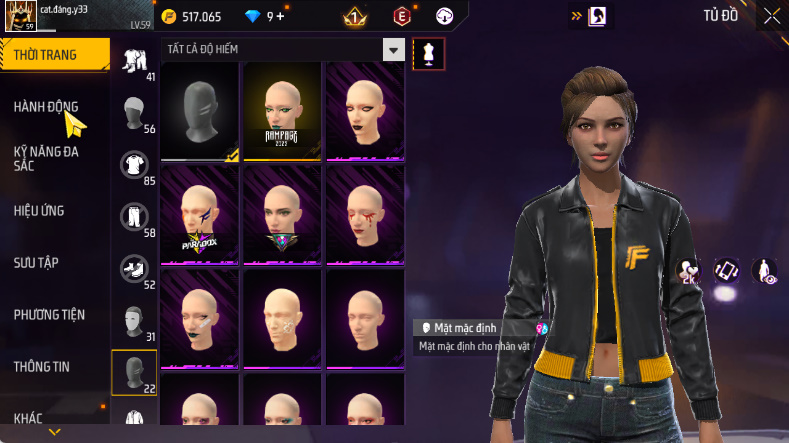This screenshot has height=443, width=789.
Task: Switch to the THÔNG TIN tab
Action: point(42,366)
